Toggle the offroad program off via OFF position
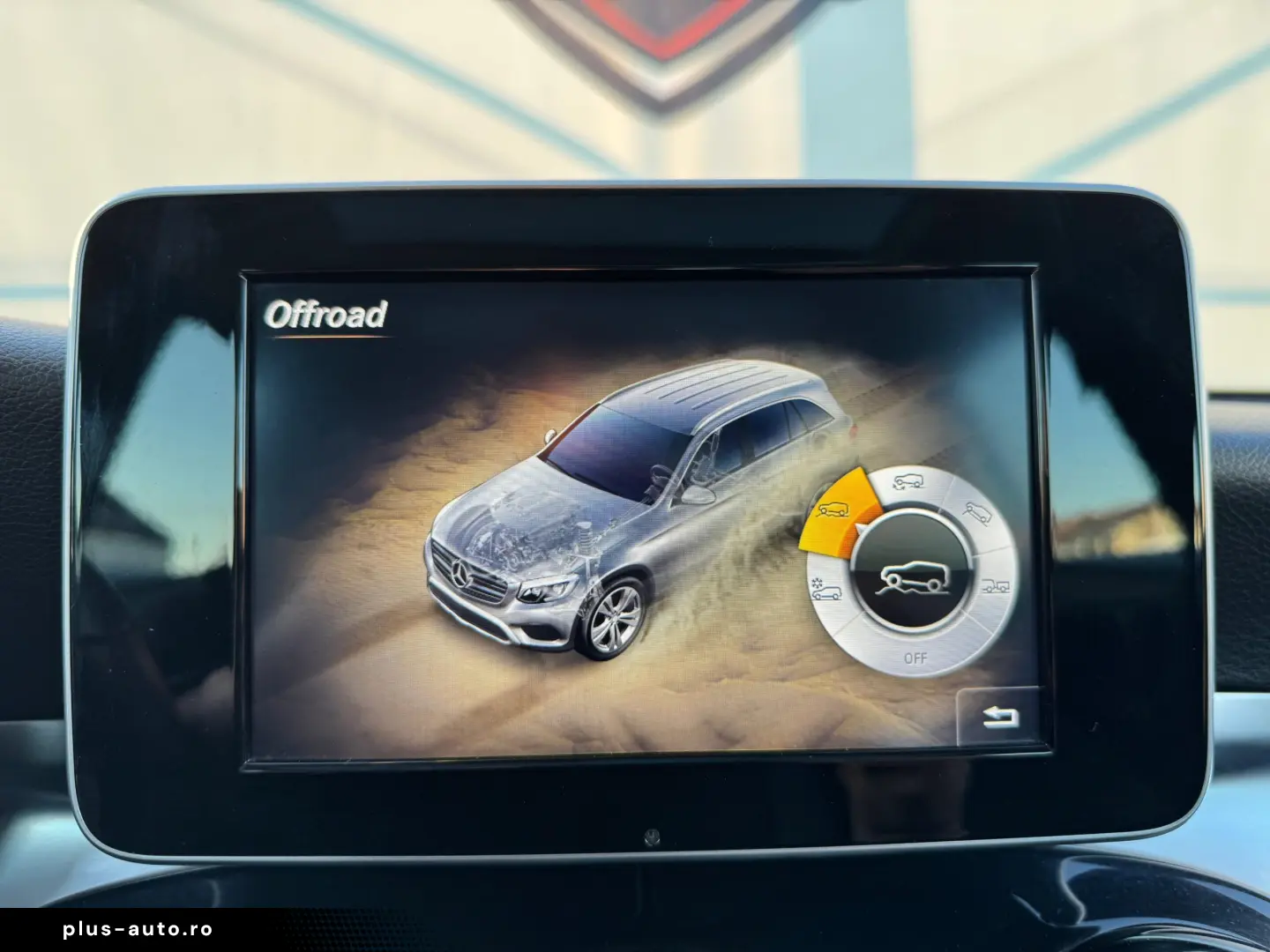The width and height of the screenshot is (1270, 952). click(x=915, y=658)
